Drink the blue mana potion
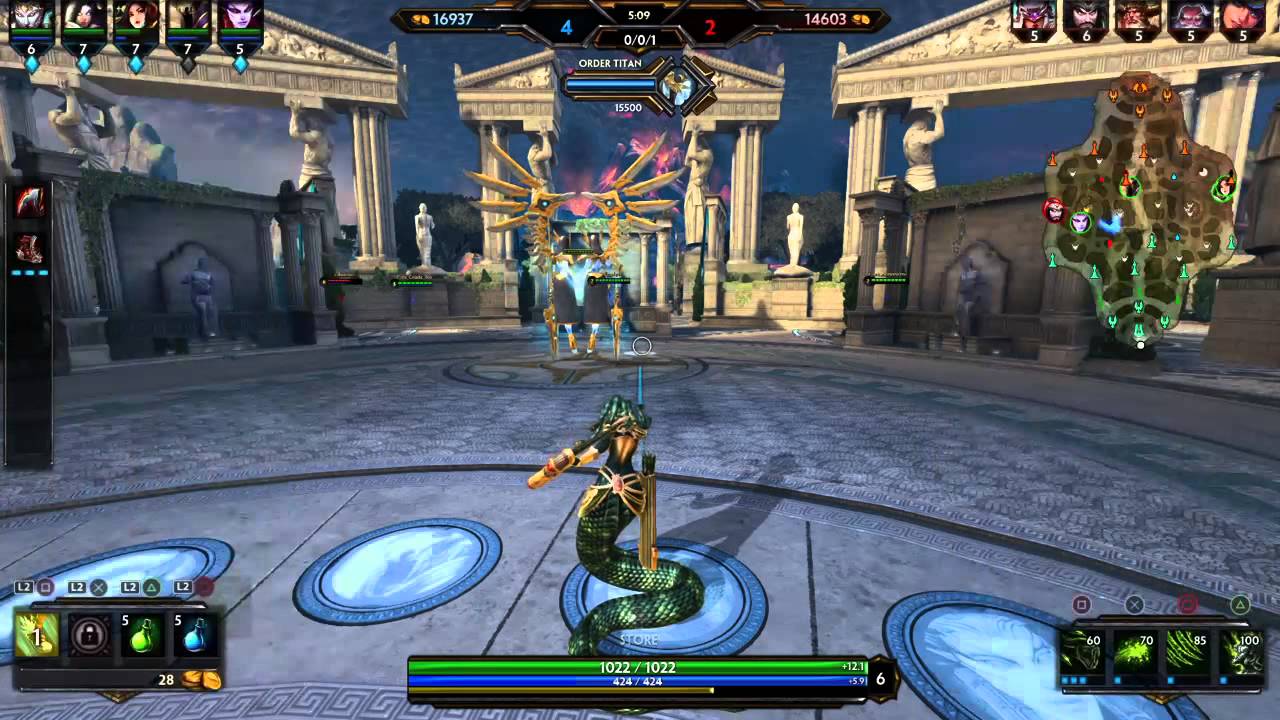This screenshot has height=720, width=1280. 194,636
